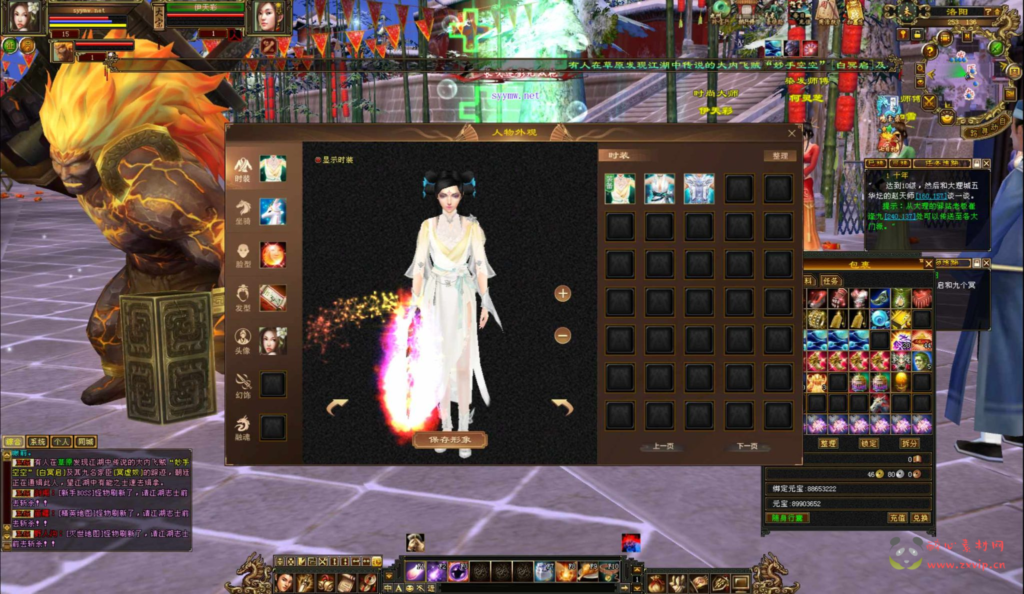Rotate character preview with the left arrow
1024x594 pixels.
coord(337,406)
